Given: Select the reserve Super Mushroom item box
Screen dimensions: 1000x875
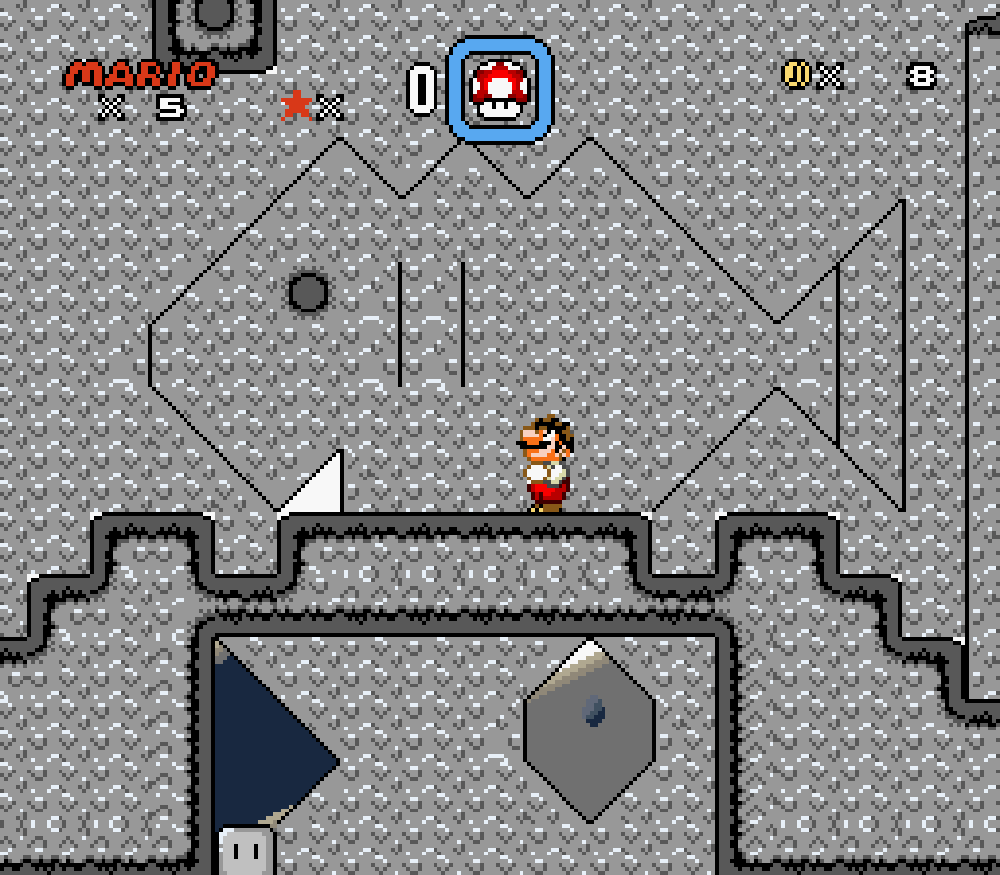Looking at the screenshot, I should tap(499, 89).
